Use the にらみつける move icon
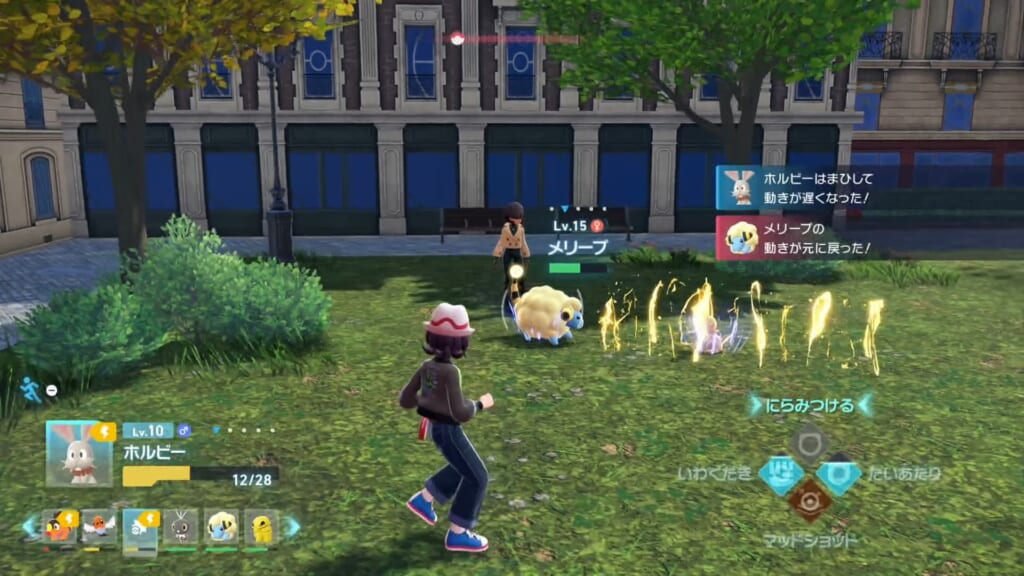1024x576 pixels. coord(808,443)
